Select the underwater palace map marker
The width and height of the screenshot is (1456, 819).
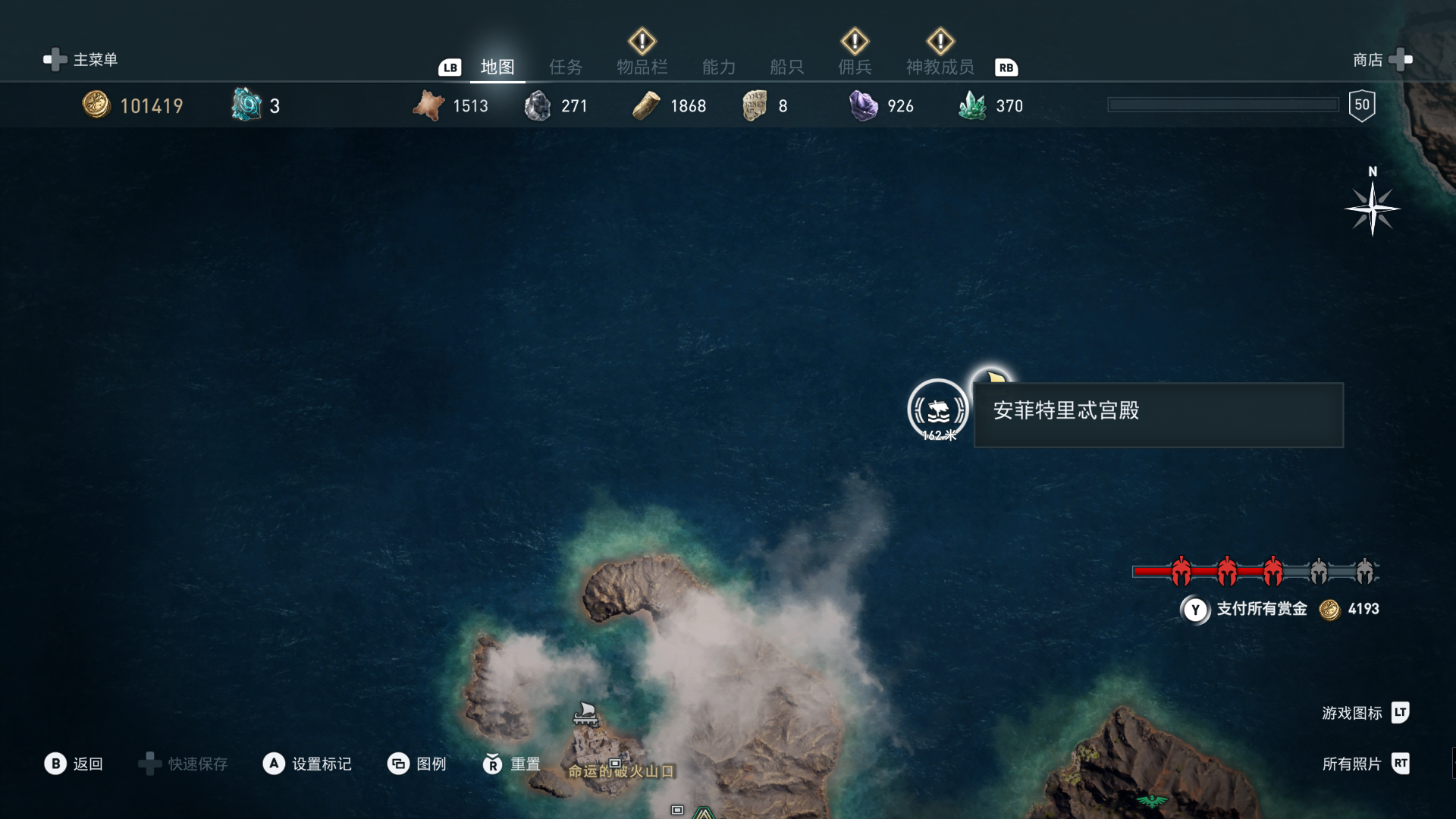[938, 409]
